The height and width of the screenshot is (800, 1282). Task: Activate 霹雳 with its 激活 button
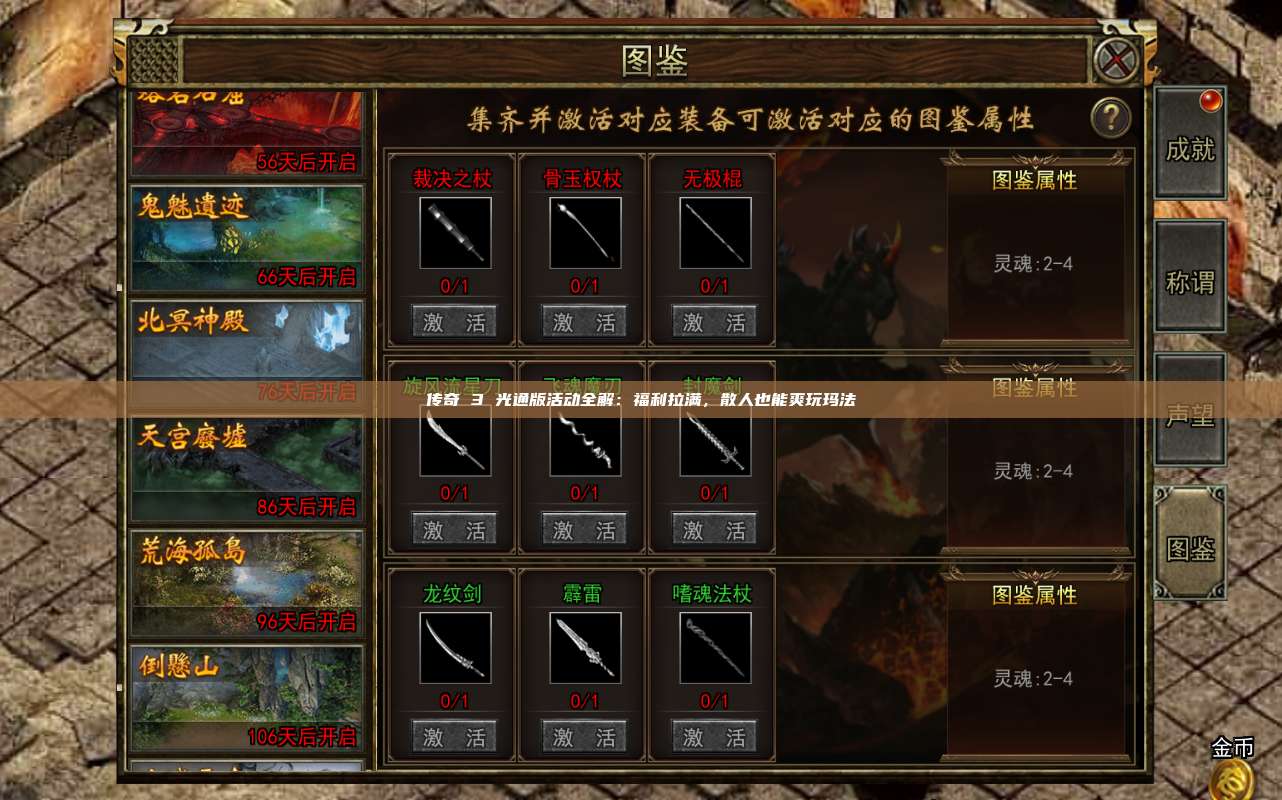[x=583, y=735]
